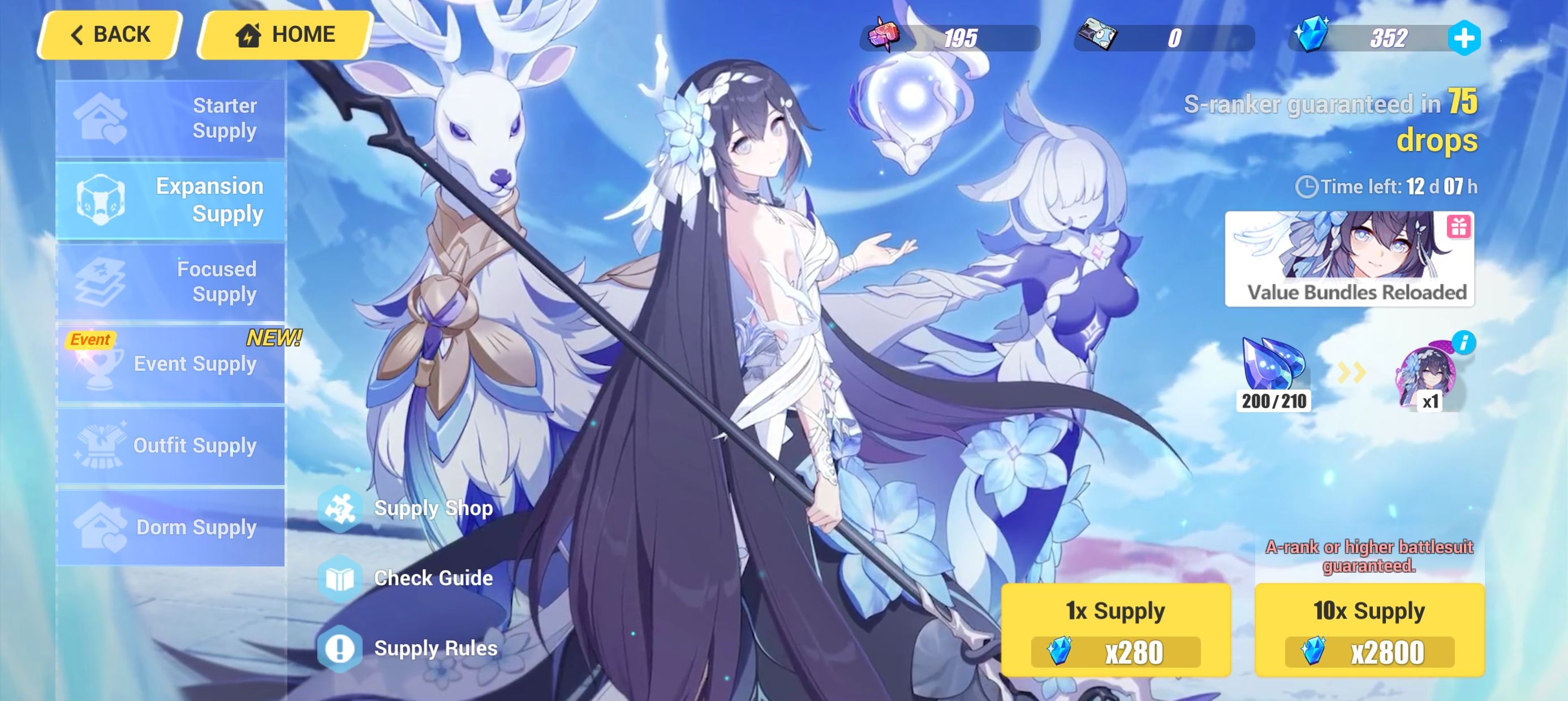The height and width of the screenshot is (701, 1568).
Task: Select the Expansion Supply tab
Action: coord(171,200)
